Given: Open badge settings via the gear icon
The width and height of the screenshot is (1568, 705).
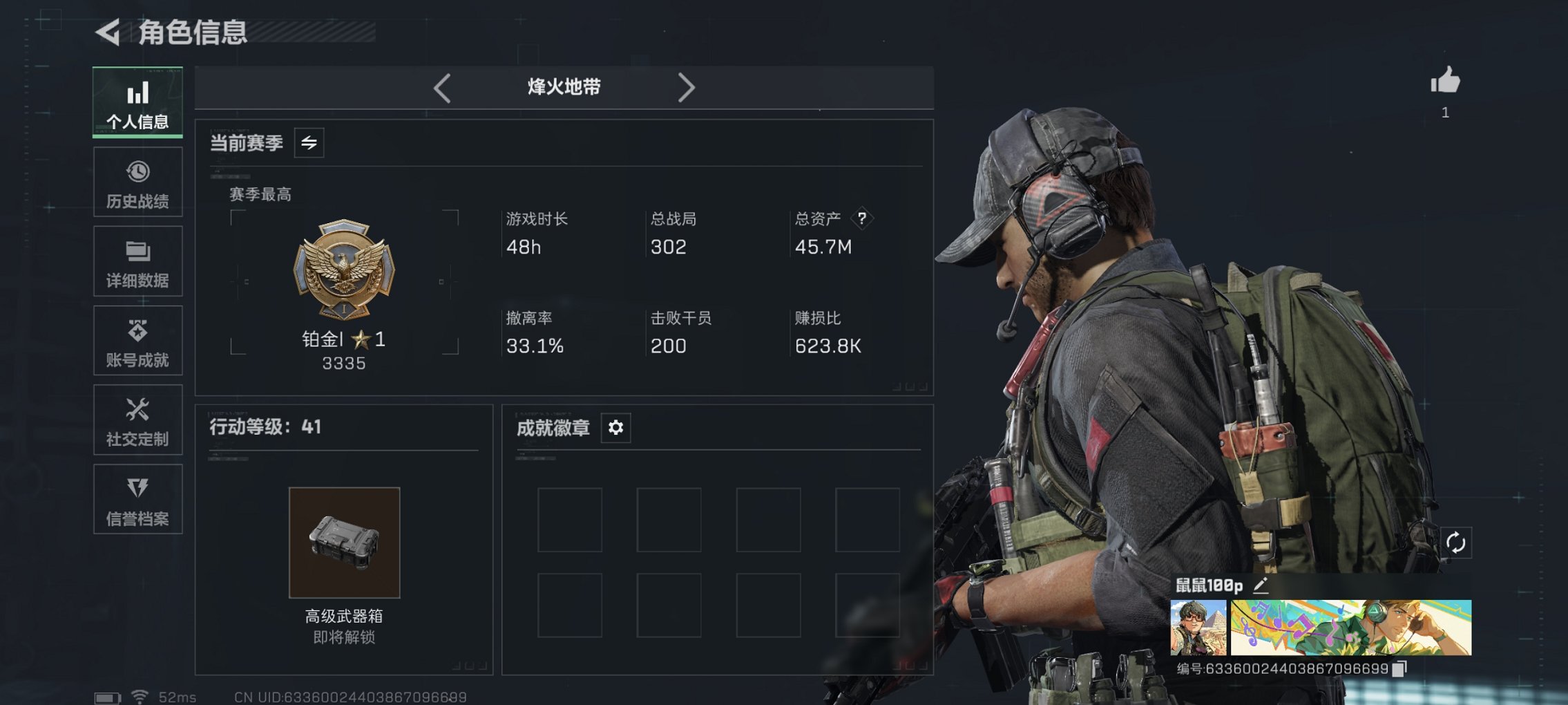Looking at the screenshot, I should [615, 428].
